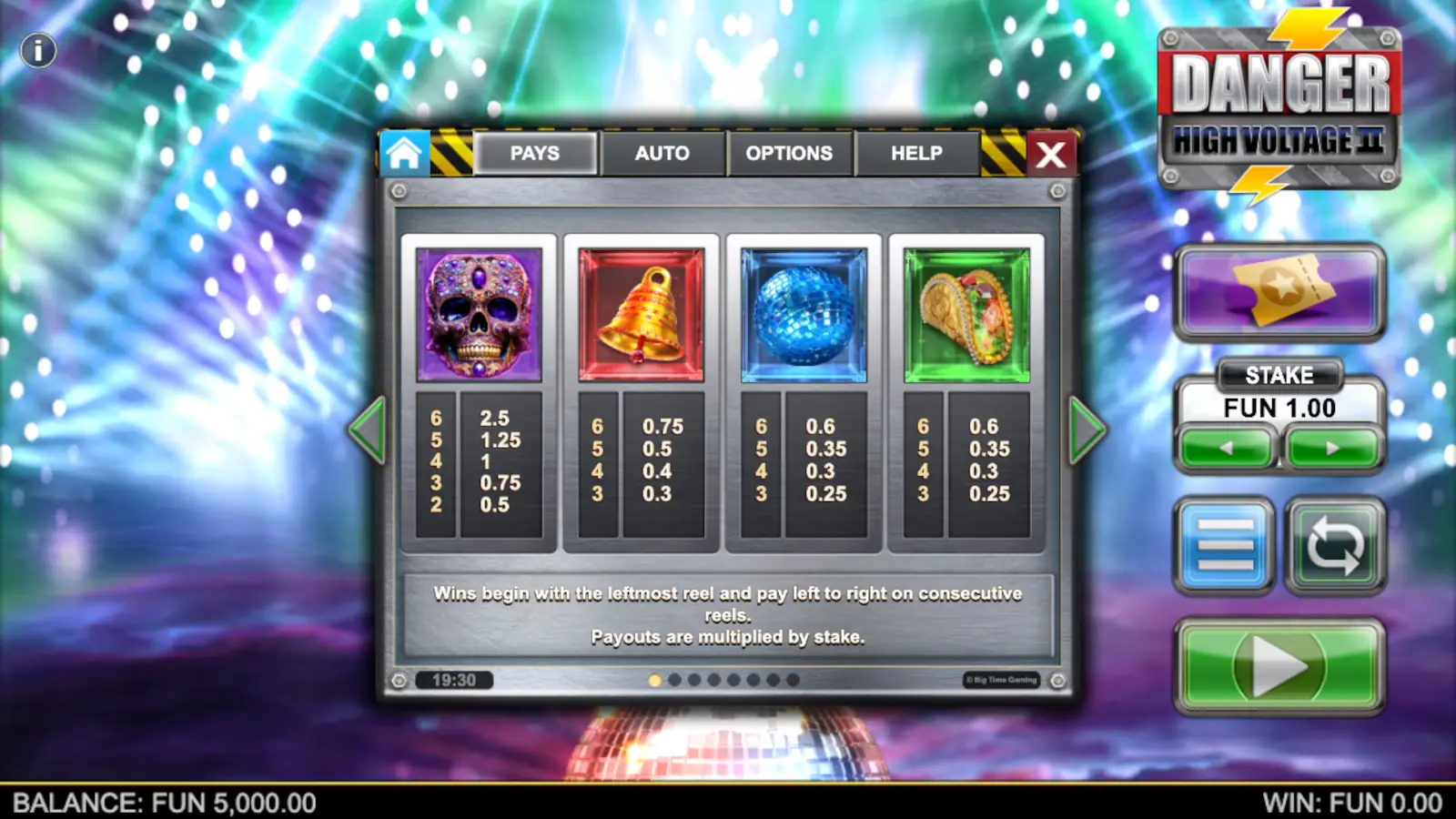The height and width of the screenshot is (819, 1456).
Task: Open the OPTIONS tab
Action: tap(790, 153)
